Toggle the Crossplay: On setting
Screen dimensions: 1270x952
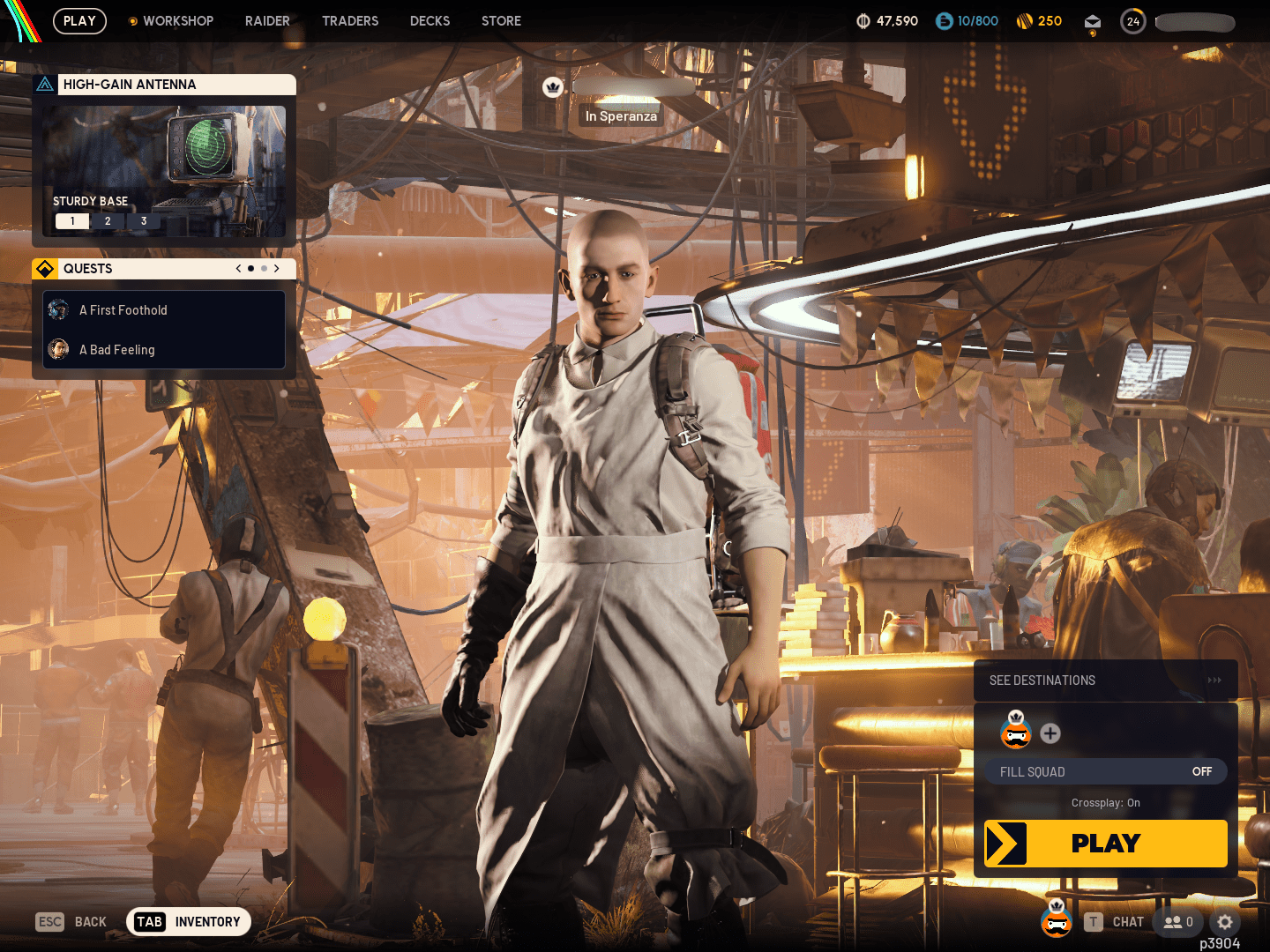(1105, 803)
